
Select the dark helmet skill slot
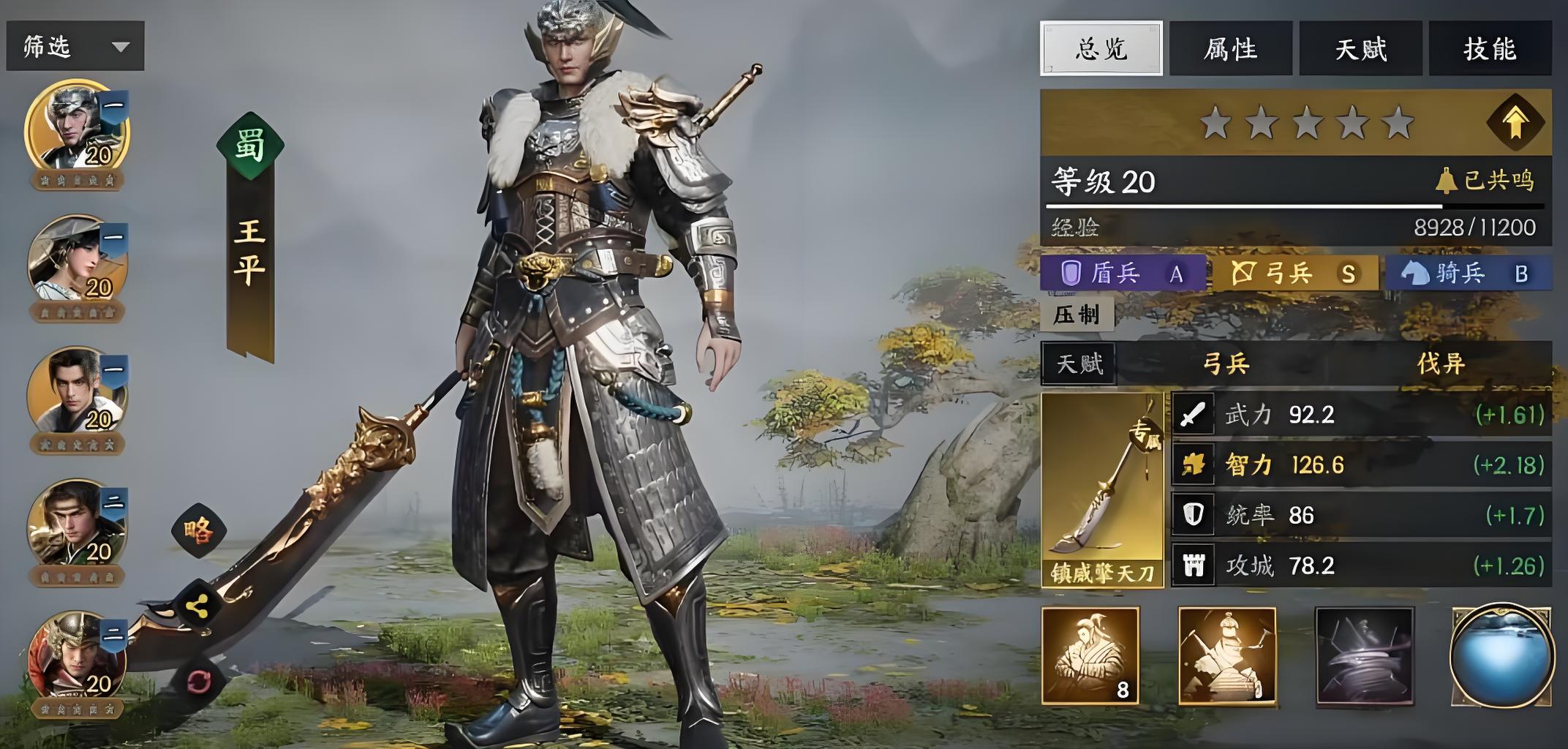click(x=1364, y=656)
